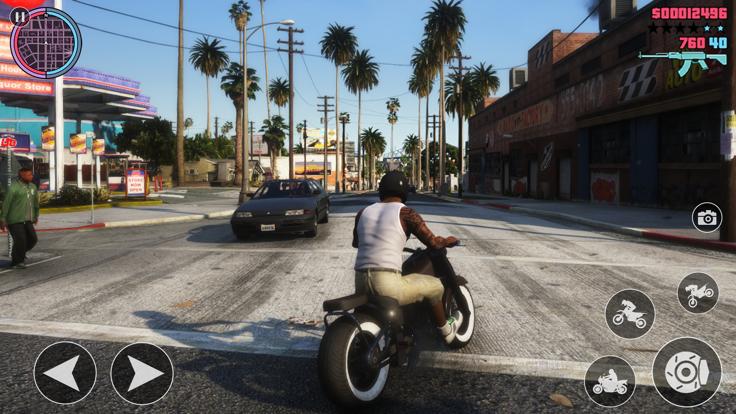
Task: Steer left with the left arrow button
Action: coord(65,373)
